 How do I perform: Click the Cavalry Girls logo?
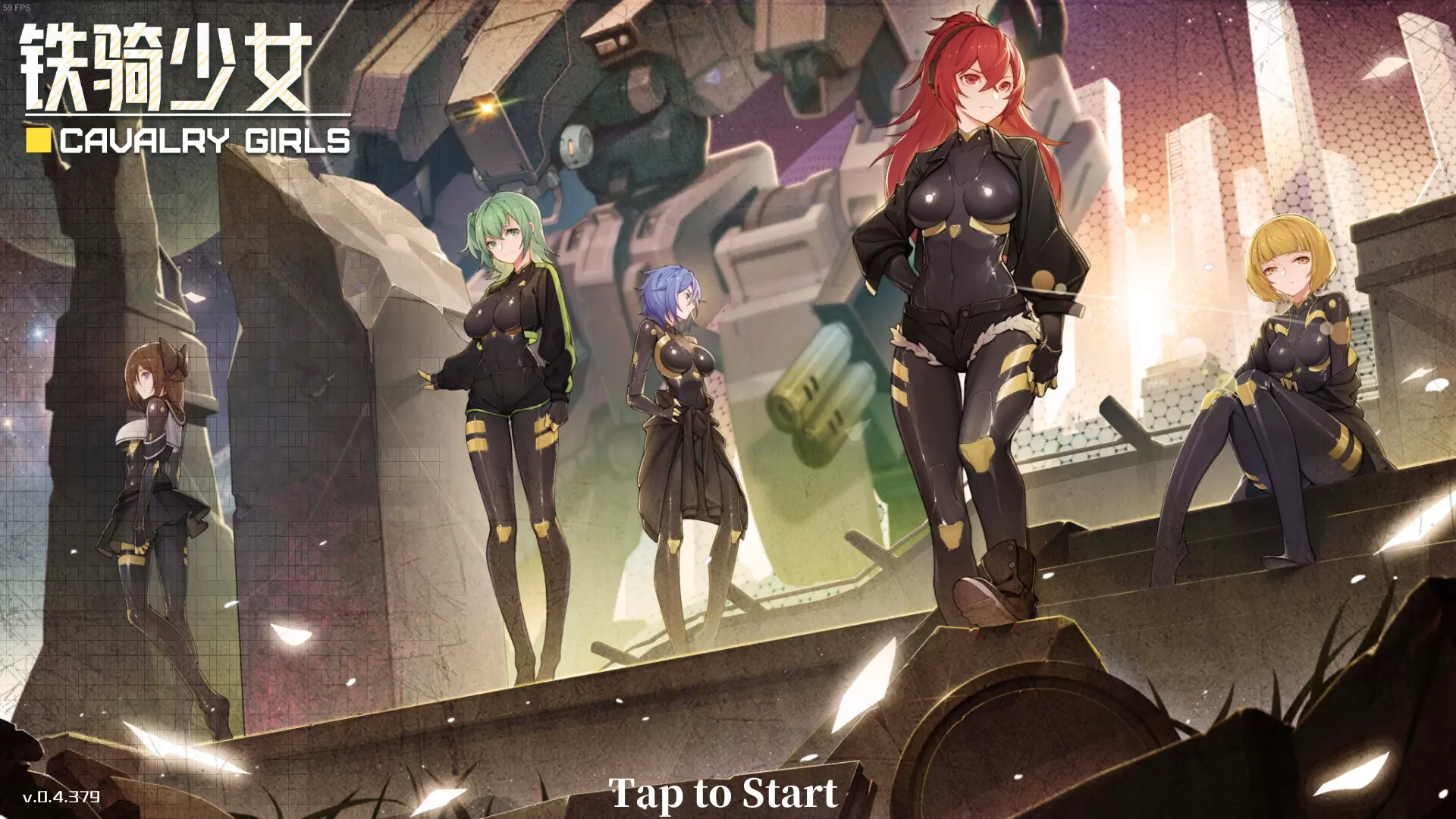pos(205,140)
